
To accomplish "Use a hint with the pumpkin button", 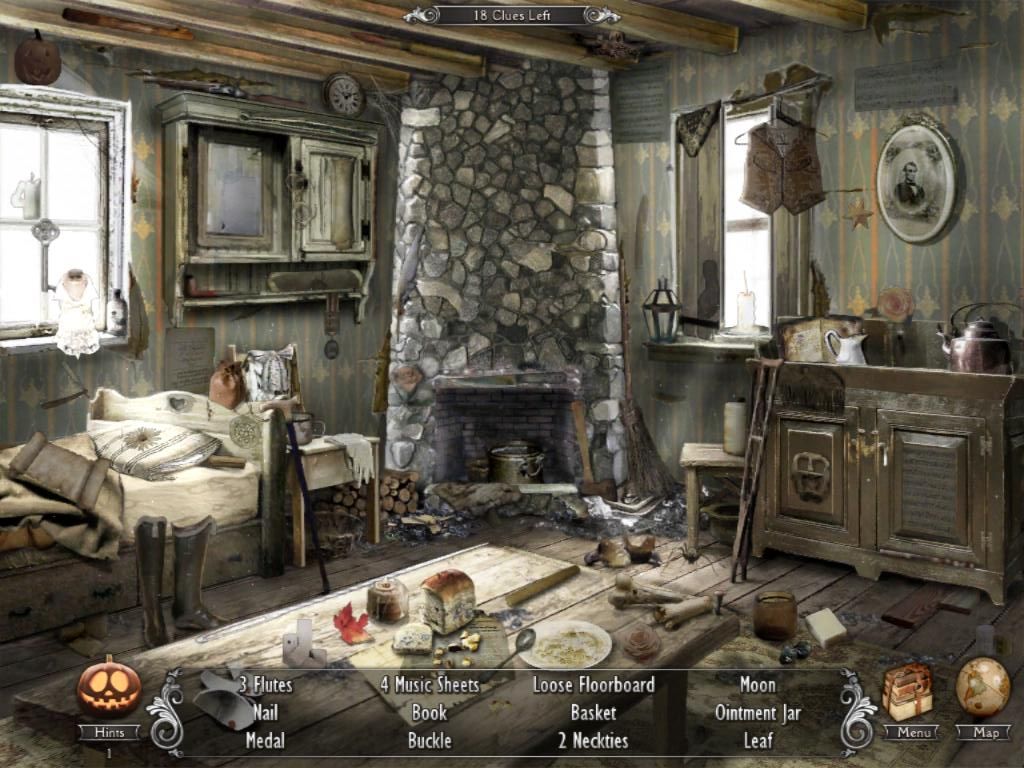I will pos(109,687).
